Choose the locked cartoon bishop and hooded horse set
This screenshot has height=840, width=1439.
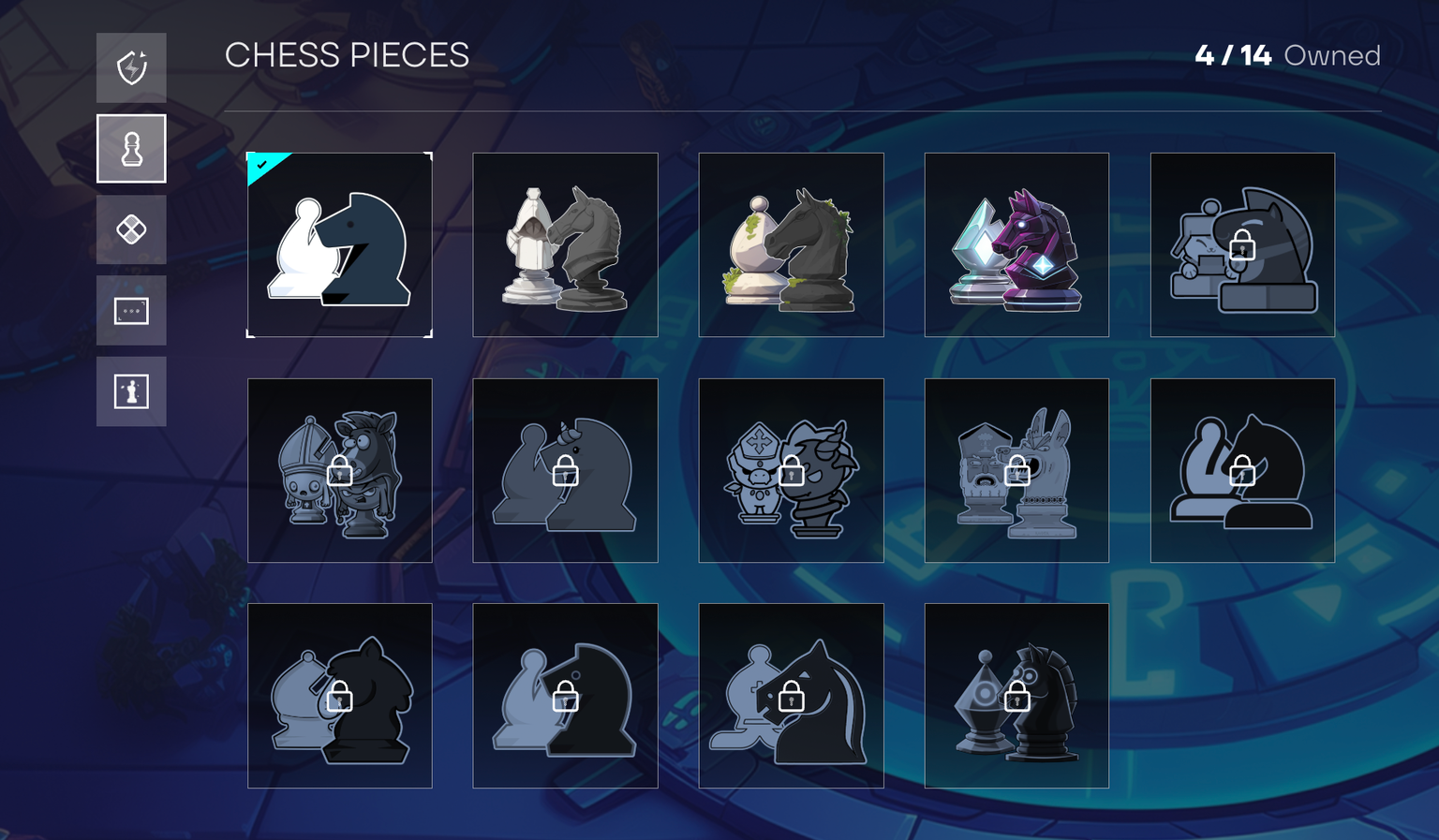(339, 470)
